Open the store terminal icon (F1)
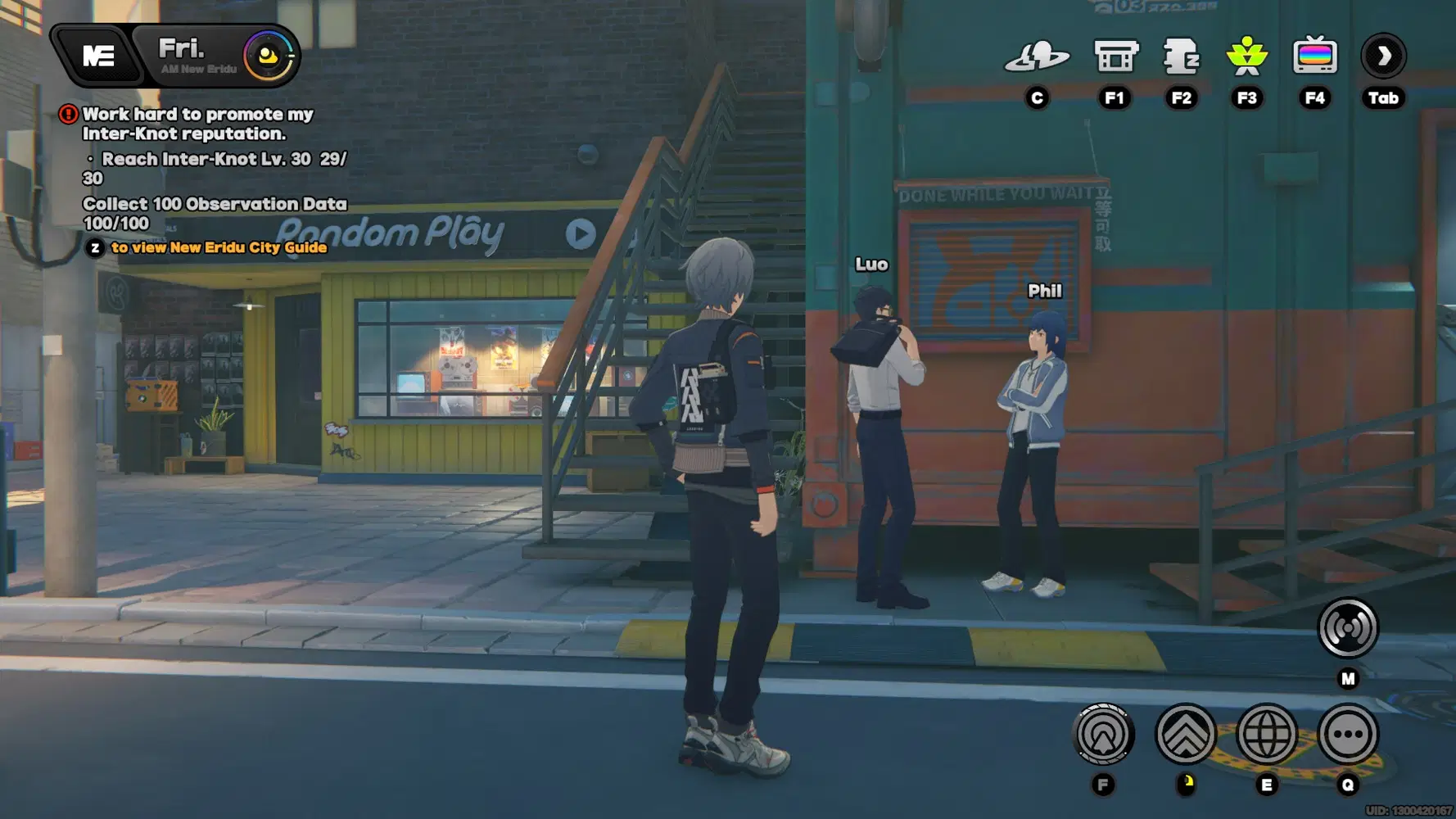This screenshot has width=1456, height=819. coord(1115,56)
